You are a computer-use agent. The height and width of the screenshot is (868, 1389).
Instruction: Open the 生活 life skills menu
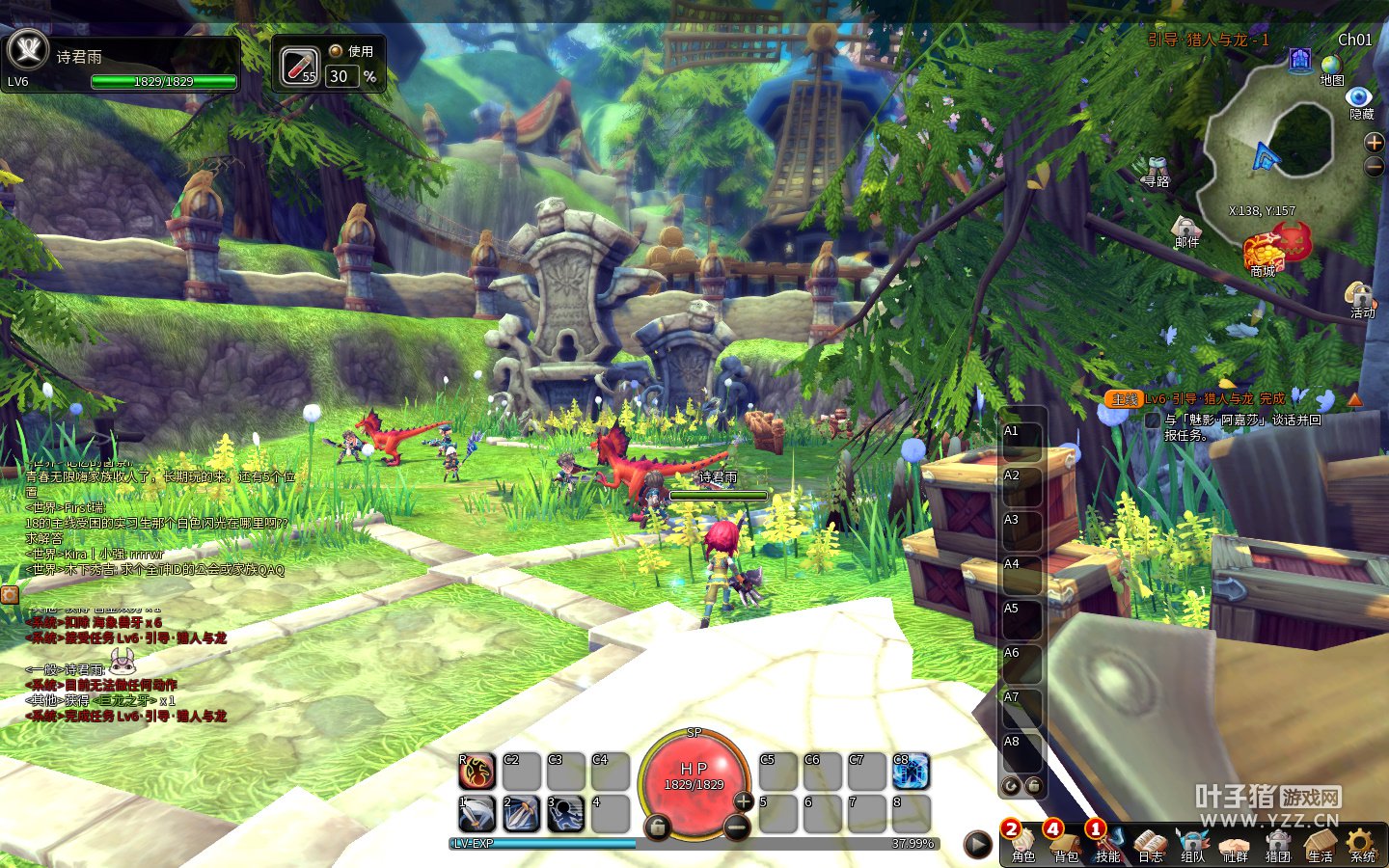point(1320,844)
